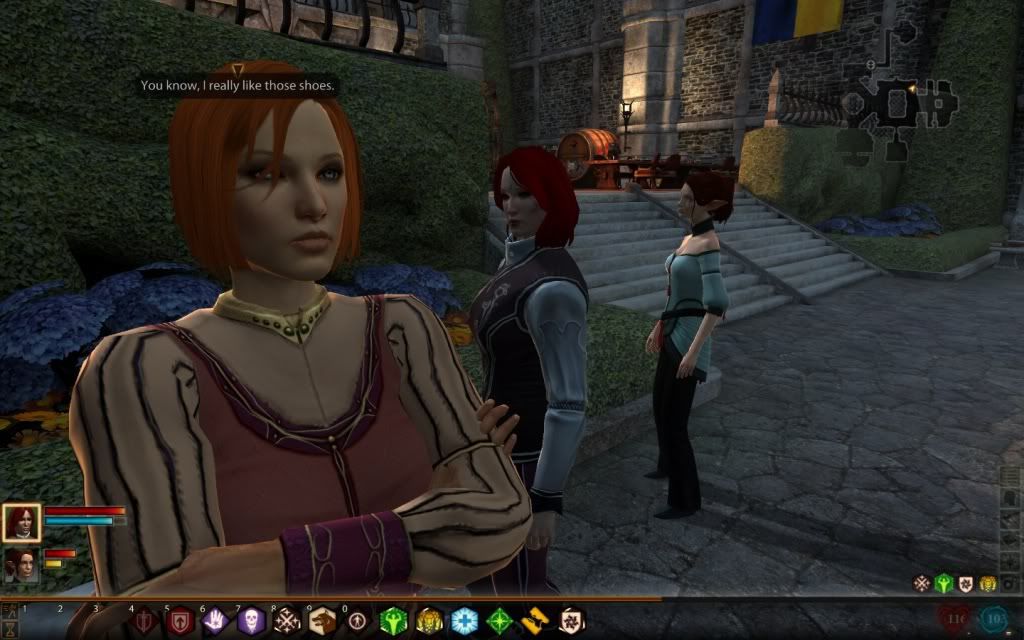Toggle the green flexing-figure ability on the hotbar
The height and width of the screenshot is (640, 1024).
click(394, 621)
